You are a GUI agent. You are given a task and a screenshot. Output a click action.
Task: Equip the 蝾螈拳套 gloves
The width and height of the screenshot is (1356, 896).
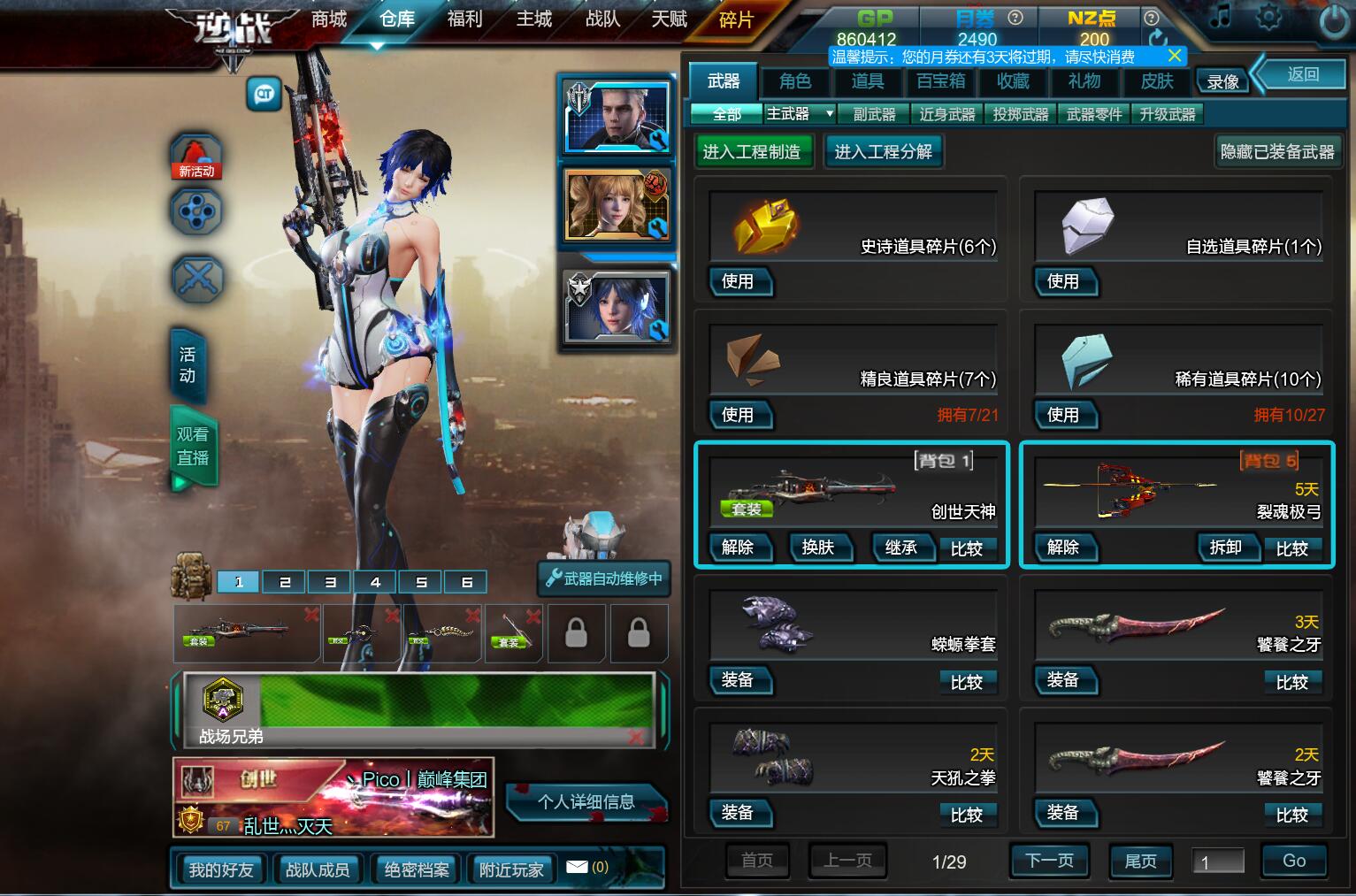pyautogui.click(x=739, y=680)
